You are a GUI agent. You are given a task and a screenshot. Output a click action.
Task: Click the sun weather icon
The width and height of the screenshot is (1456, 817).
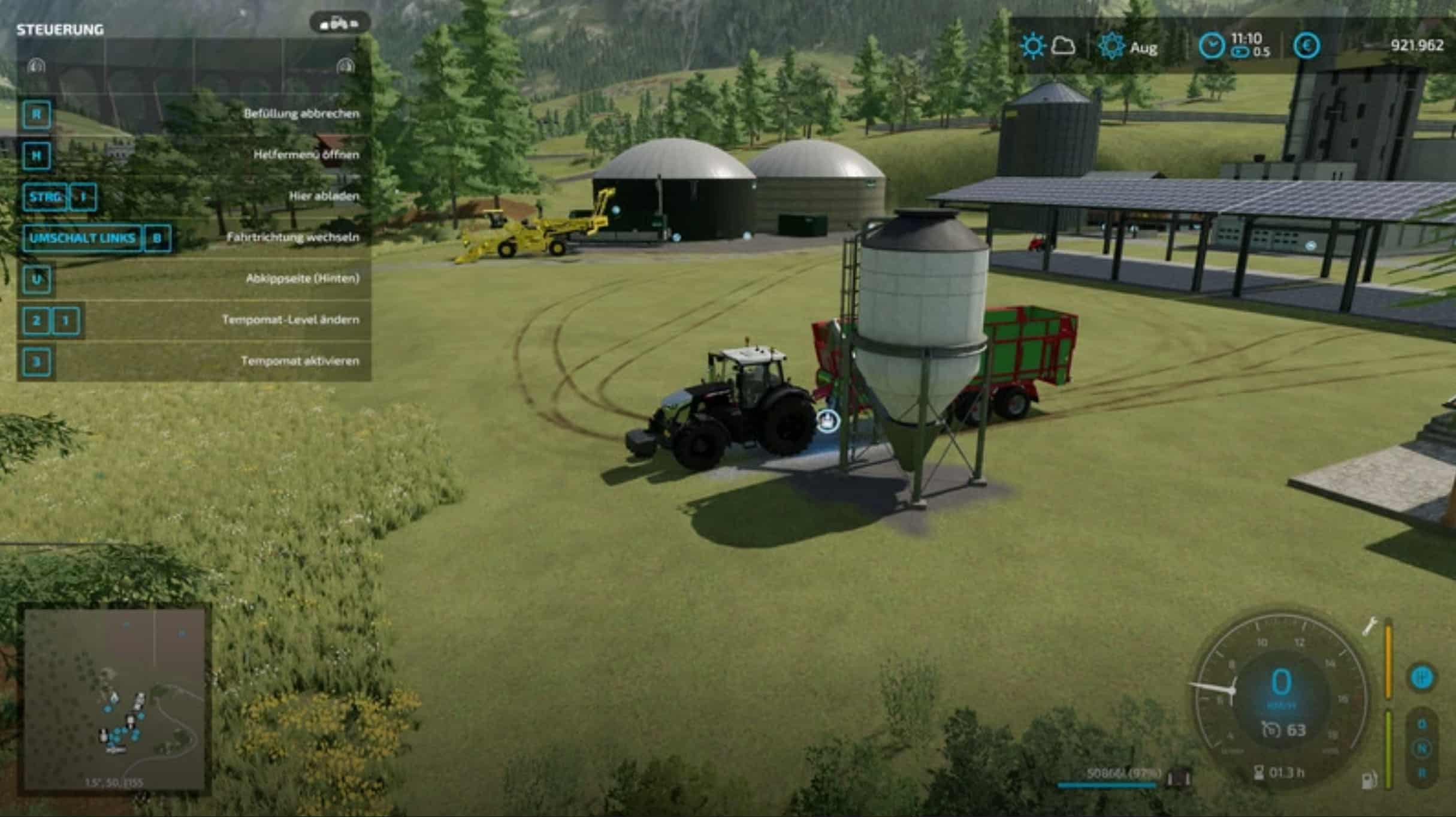(x=1033, y=46)
